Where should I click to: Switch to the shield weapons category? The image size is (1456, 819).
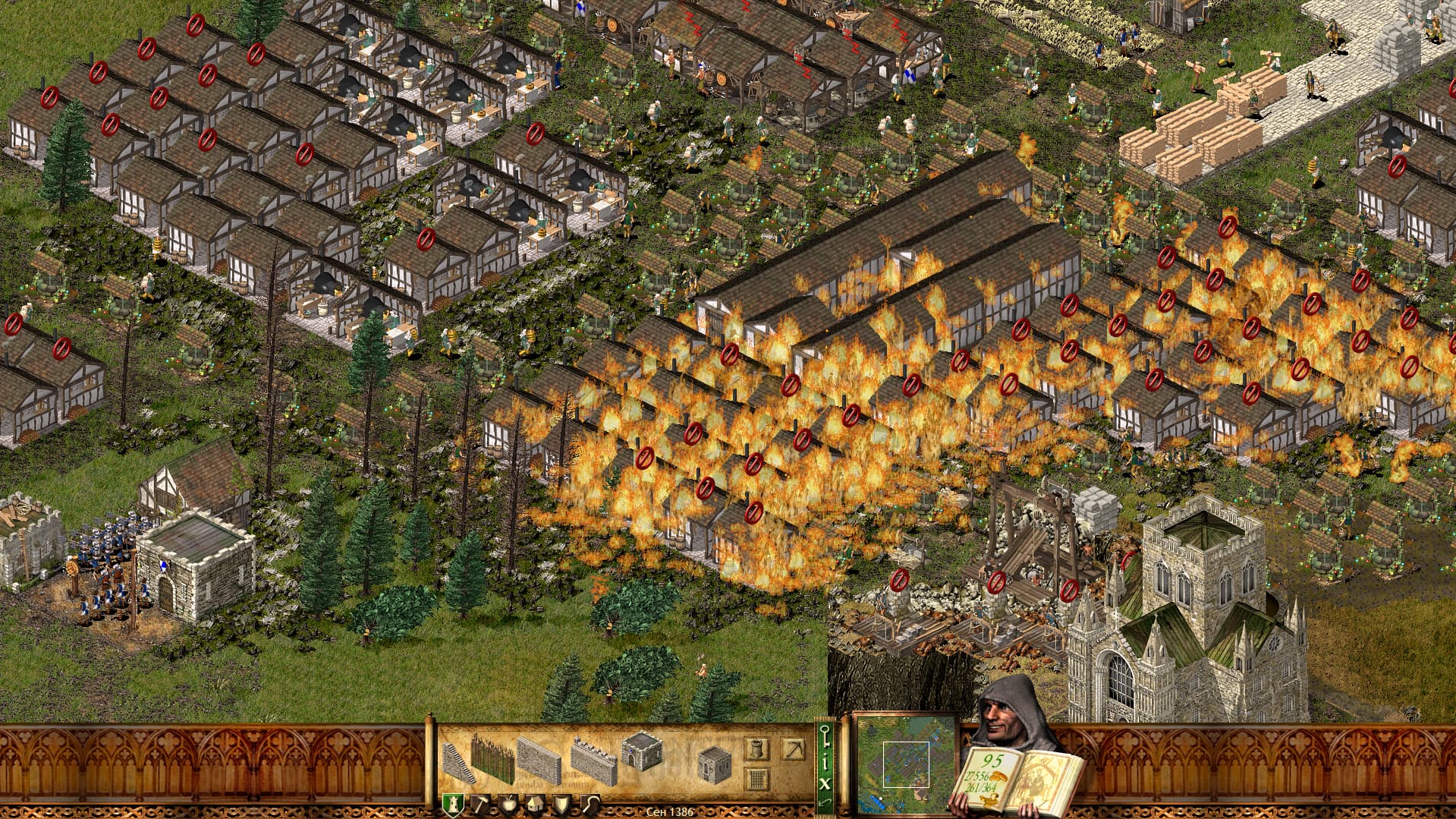click(x=562, y=804)
